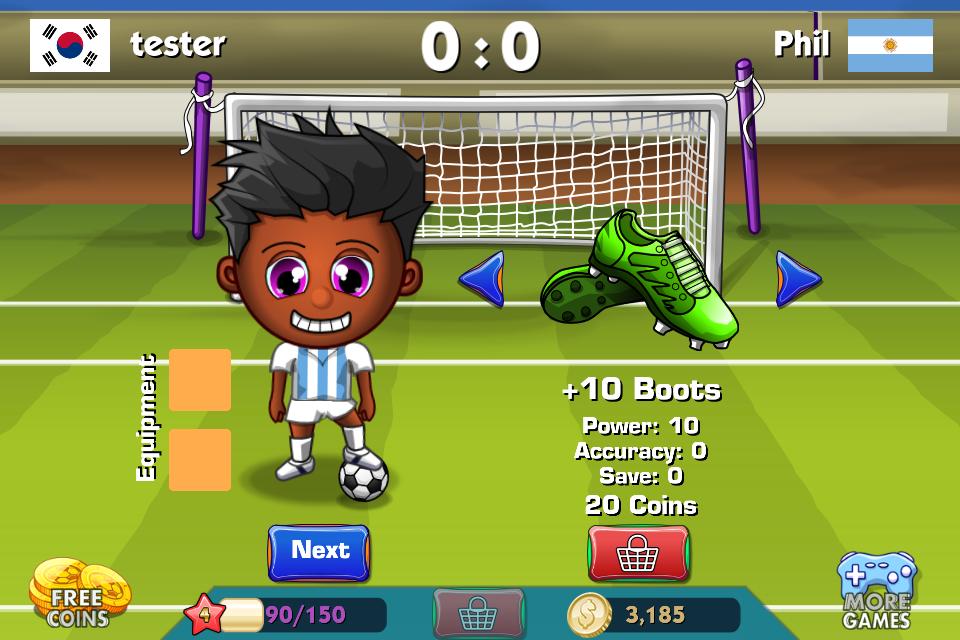Open the More Games link
This screenshot has width=960, height=640.
point(876,592)
